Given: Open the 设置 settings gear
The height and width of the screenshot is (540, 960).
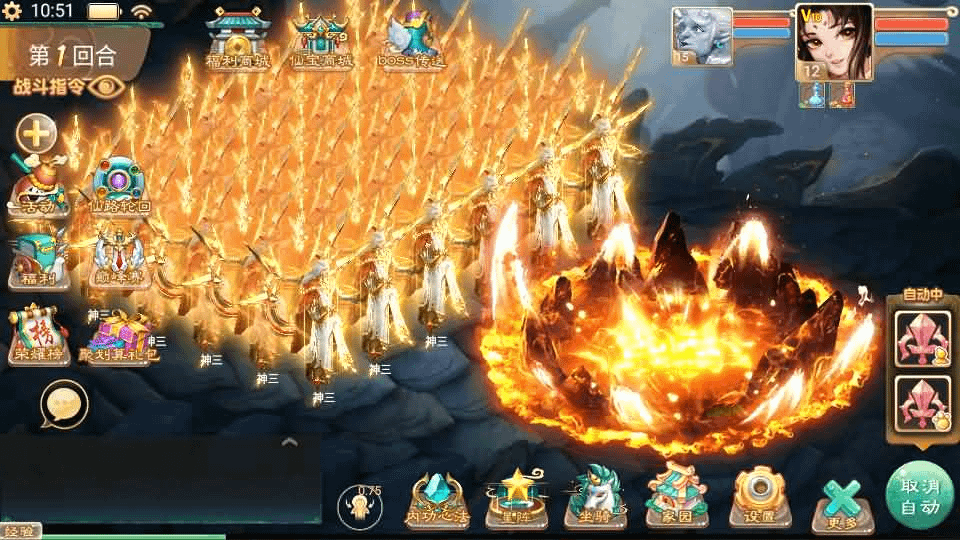Looking at the screenshot, I should (756, 498).
